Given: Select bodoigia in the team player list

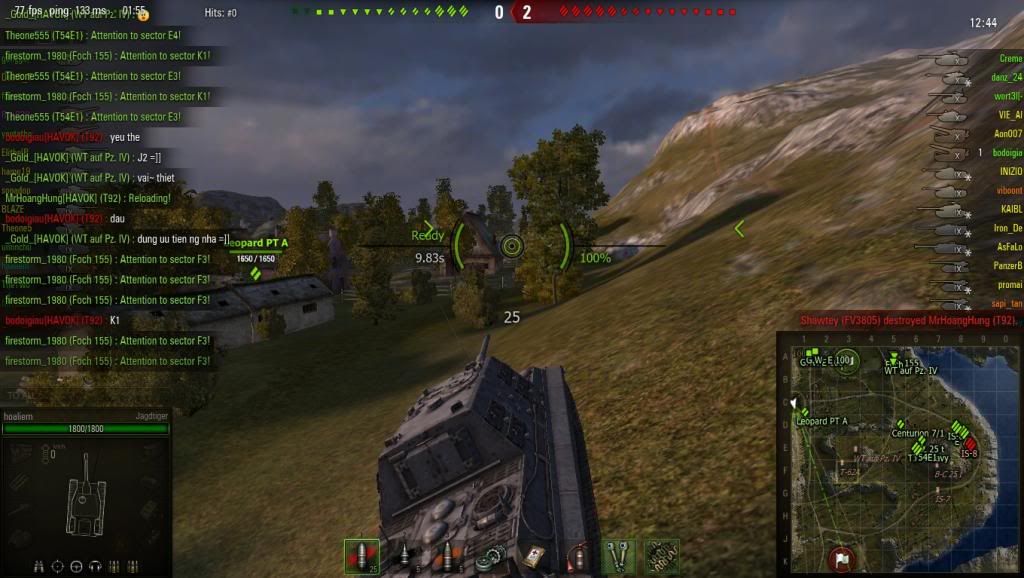Looking at the screenshot, I should (x=1004, y=153).
